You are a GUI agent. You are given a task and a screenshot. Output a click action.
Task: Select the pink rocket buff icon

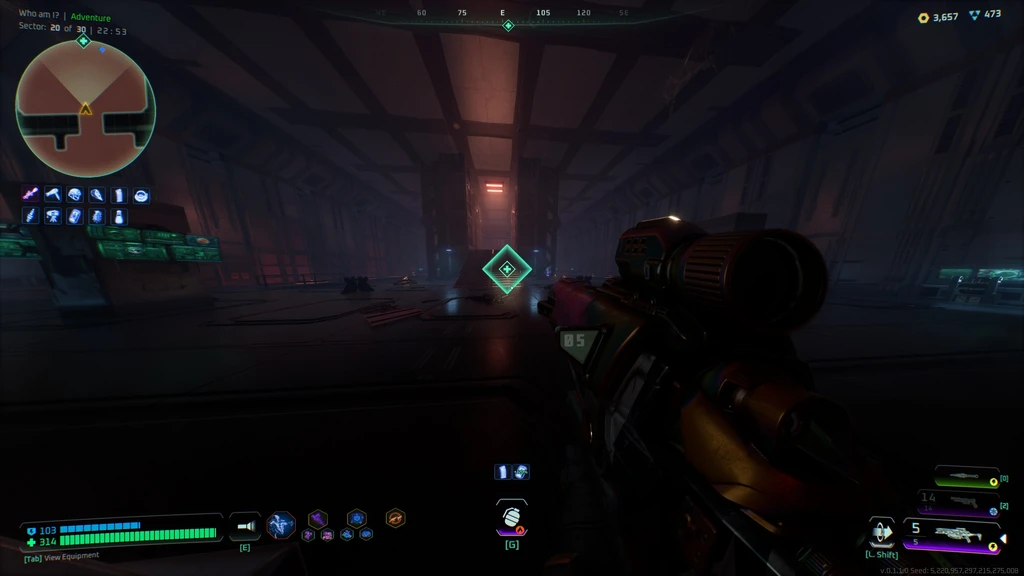(x=31, y=195)
